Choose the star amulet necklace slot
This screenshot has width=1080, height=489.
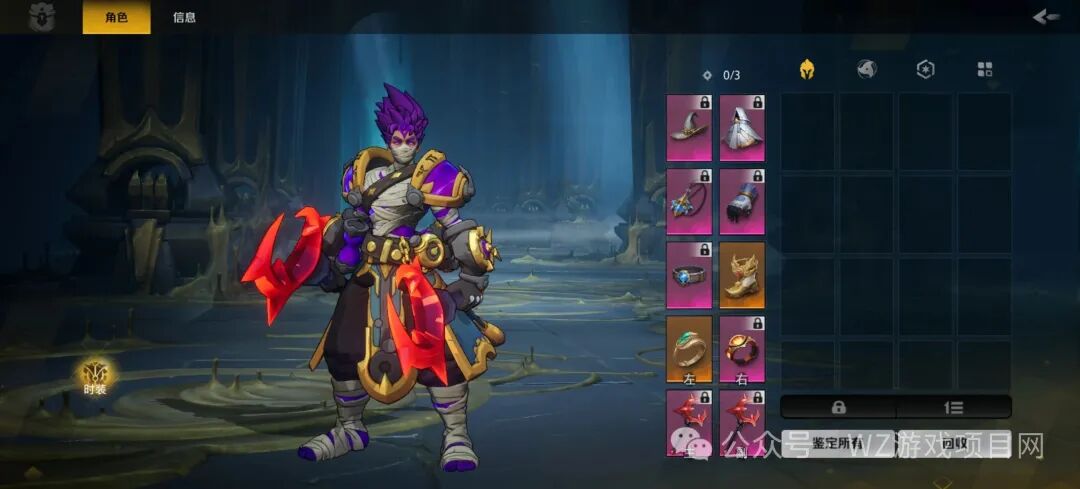pyautogui.click(x=689, y=201)
